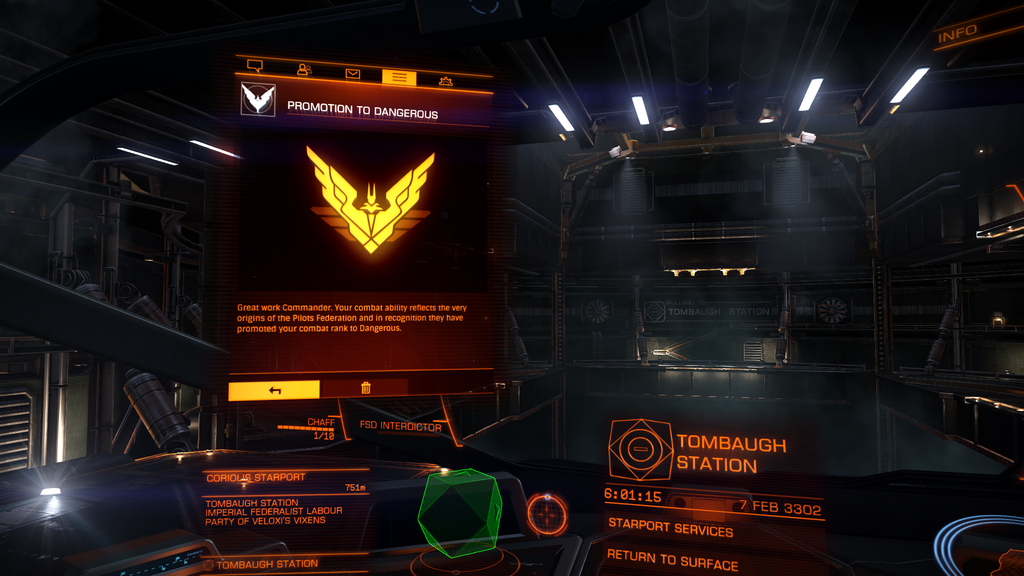This screenshot has width=1024, height=576.
Task: Go back using the arrow button
Action: (274, 389)
